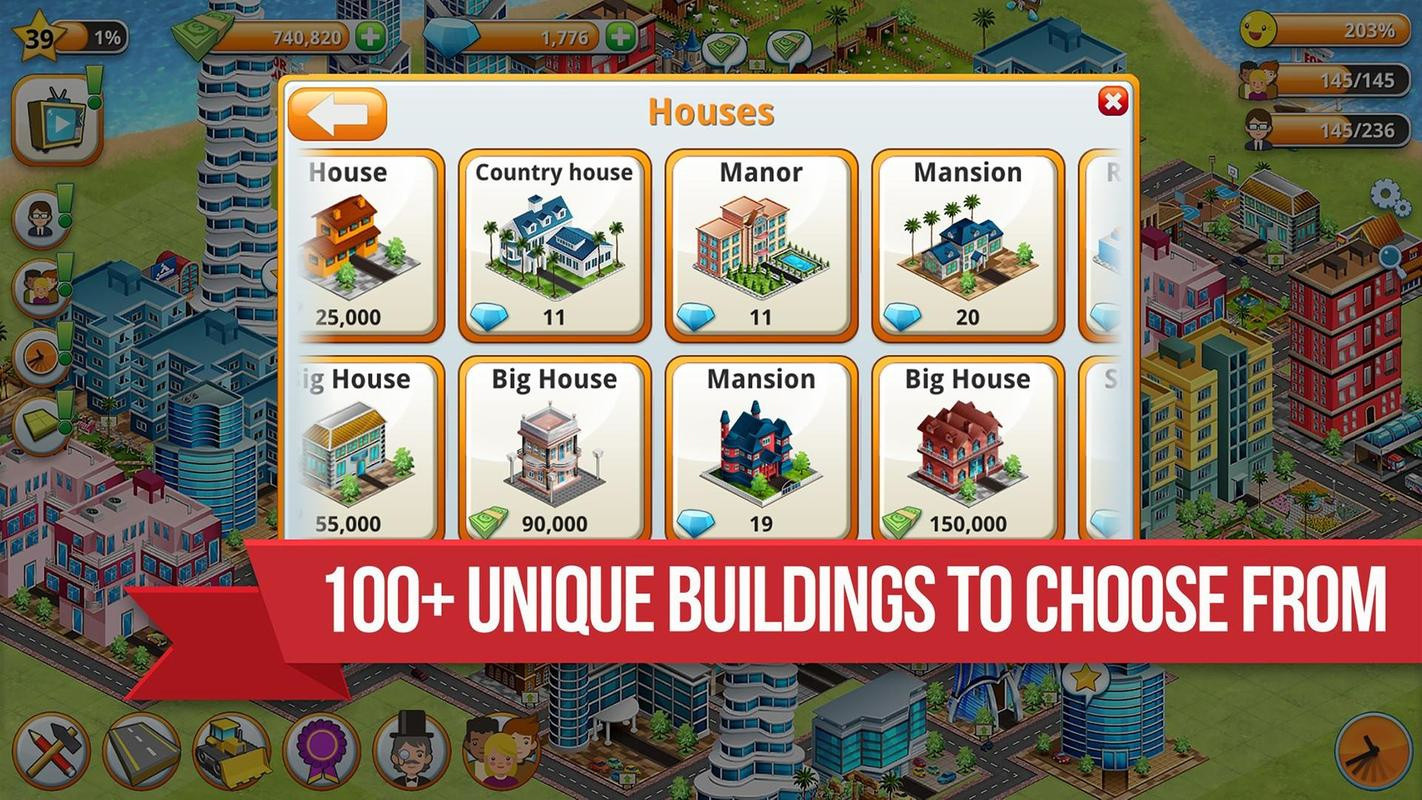Select the Big House costing 90,000
The image size is (1422, 800).
click(554, 450)
